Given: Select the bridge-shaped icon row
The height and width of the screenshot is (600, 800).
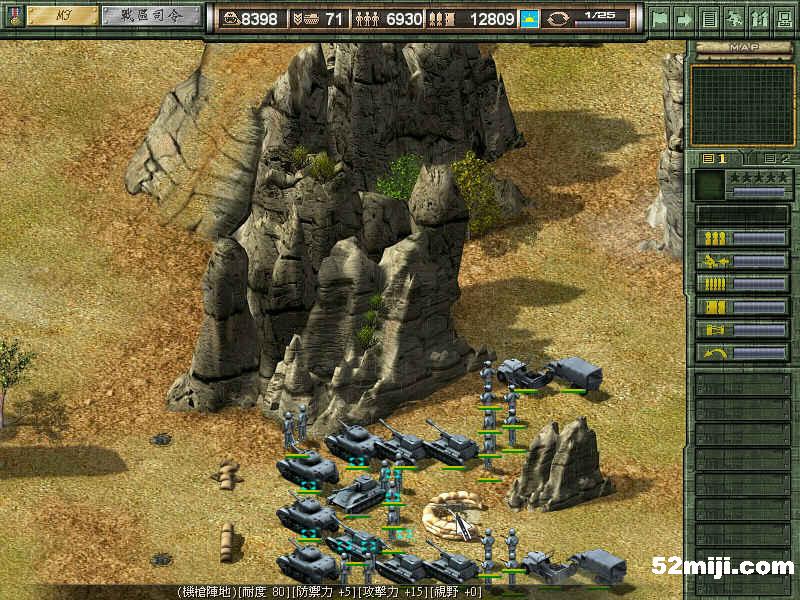Looking at the screenshot, I should 742,330.
